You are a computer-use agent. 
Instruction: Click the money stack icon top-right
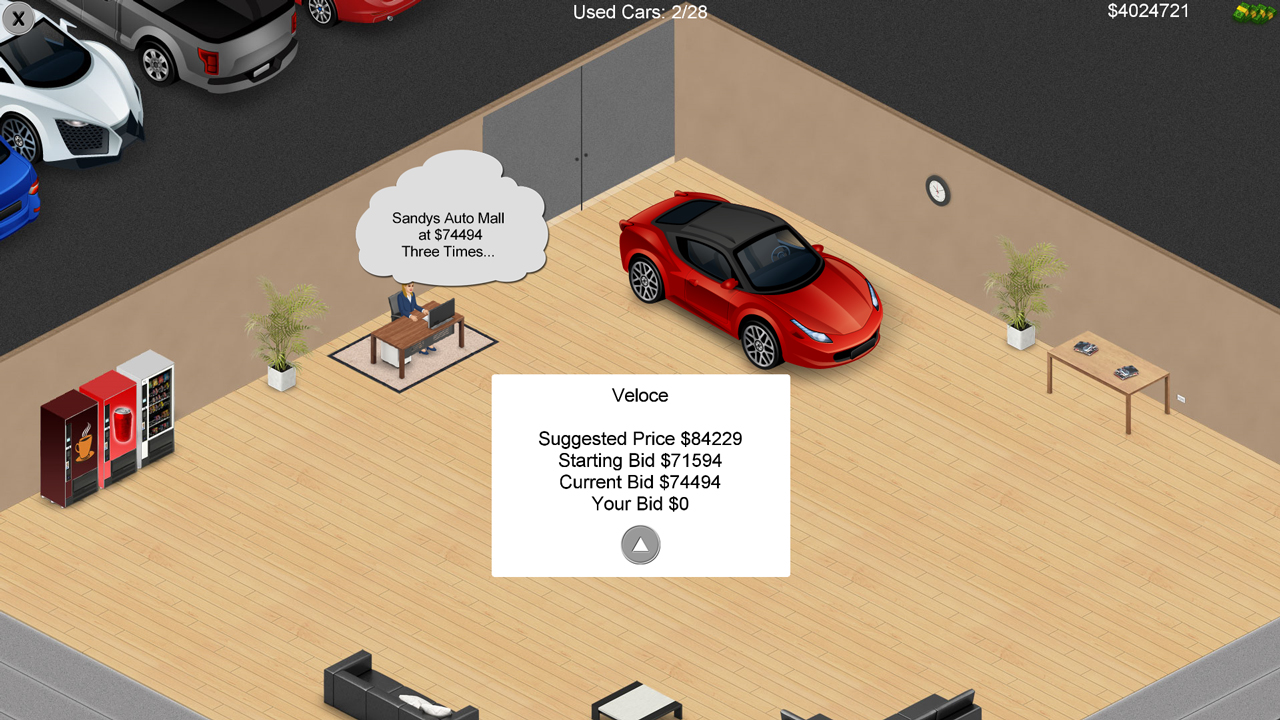click(1253, 12)
